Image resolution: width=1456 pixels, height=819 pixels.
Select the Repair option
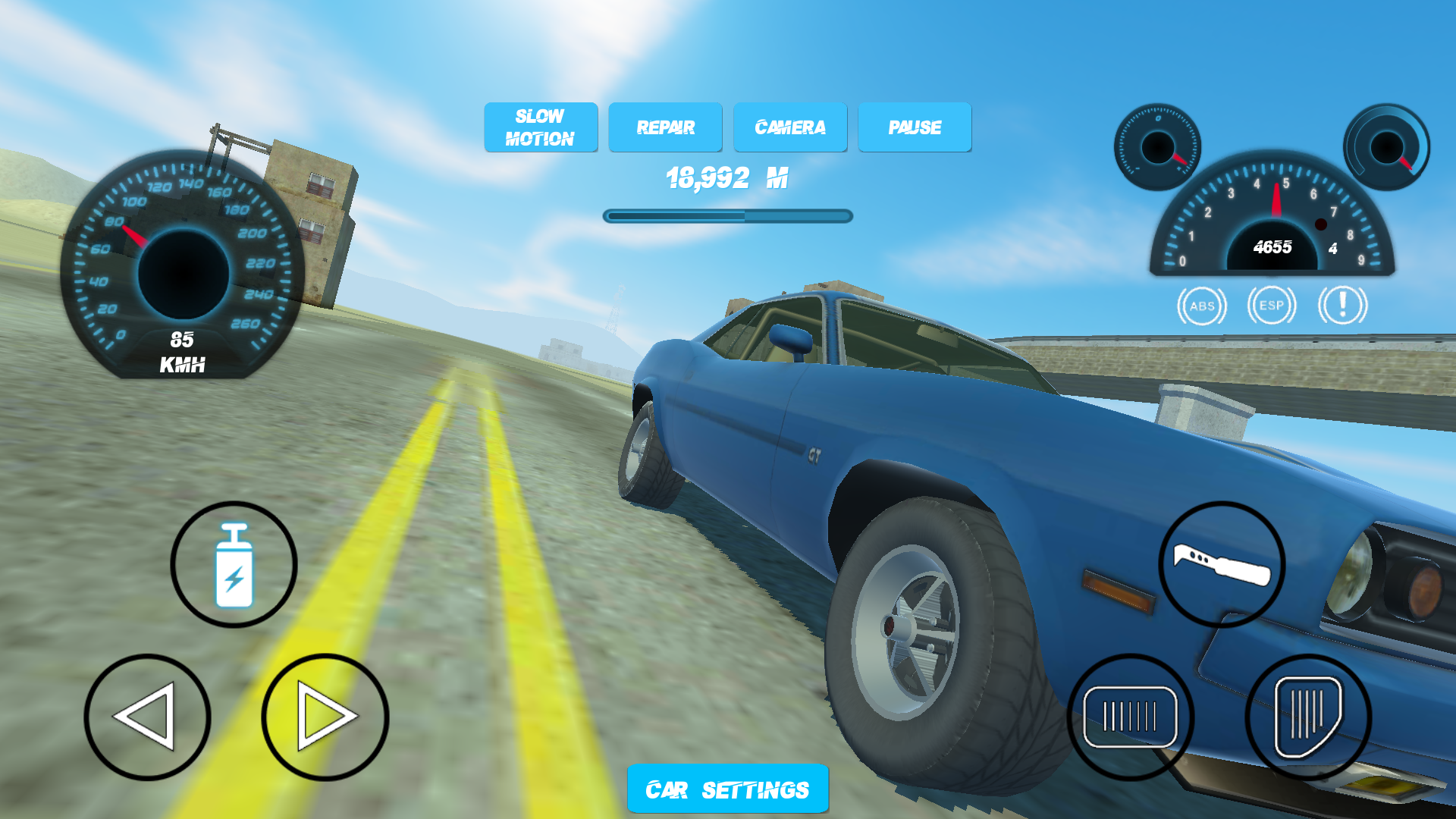pyautogui.click(x=665, y=127)
